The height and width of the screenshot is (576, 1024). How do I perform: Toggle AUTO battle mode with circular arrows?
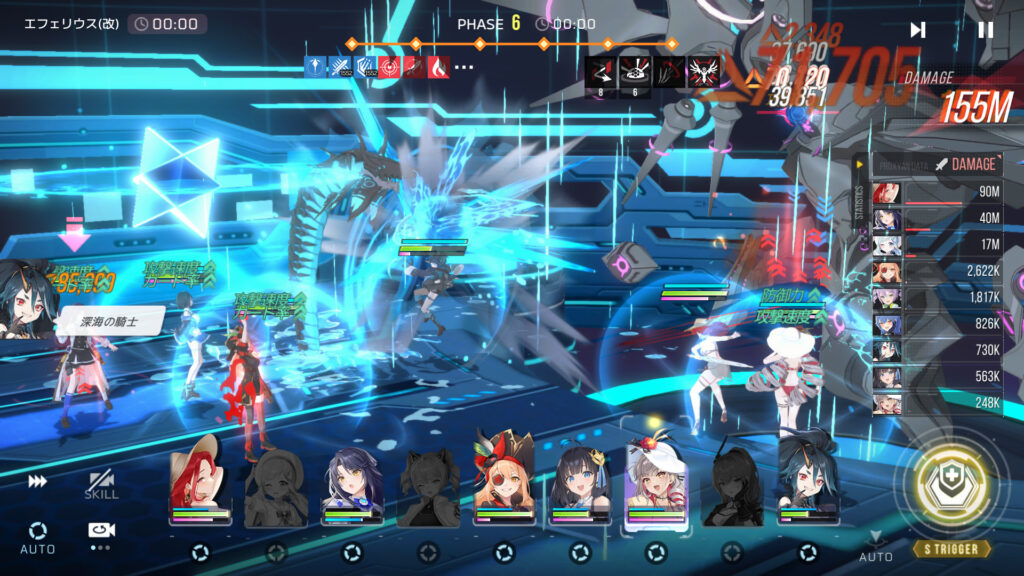pos(38,535)
